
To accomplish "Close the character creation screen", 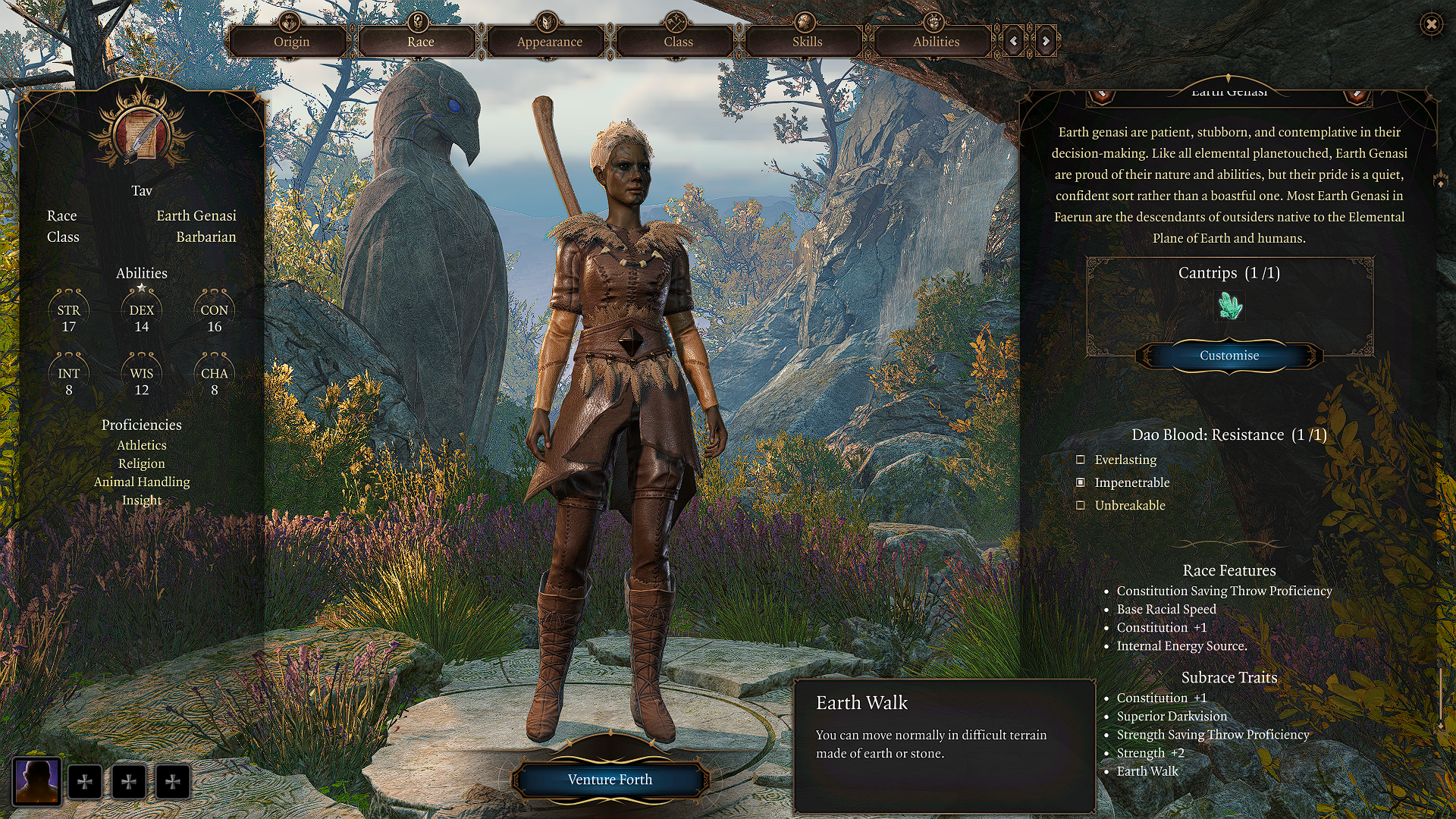I will pyautogui.click(x=1431, y=24).
